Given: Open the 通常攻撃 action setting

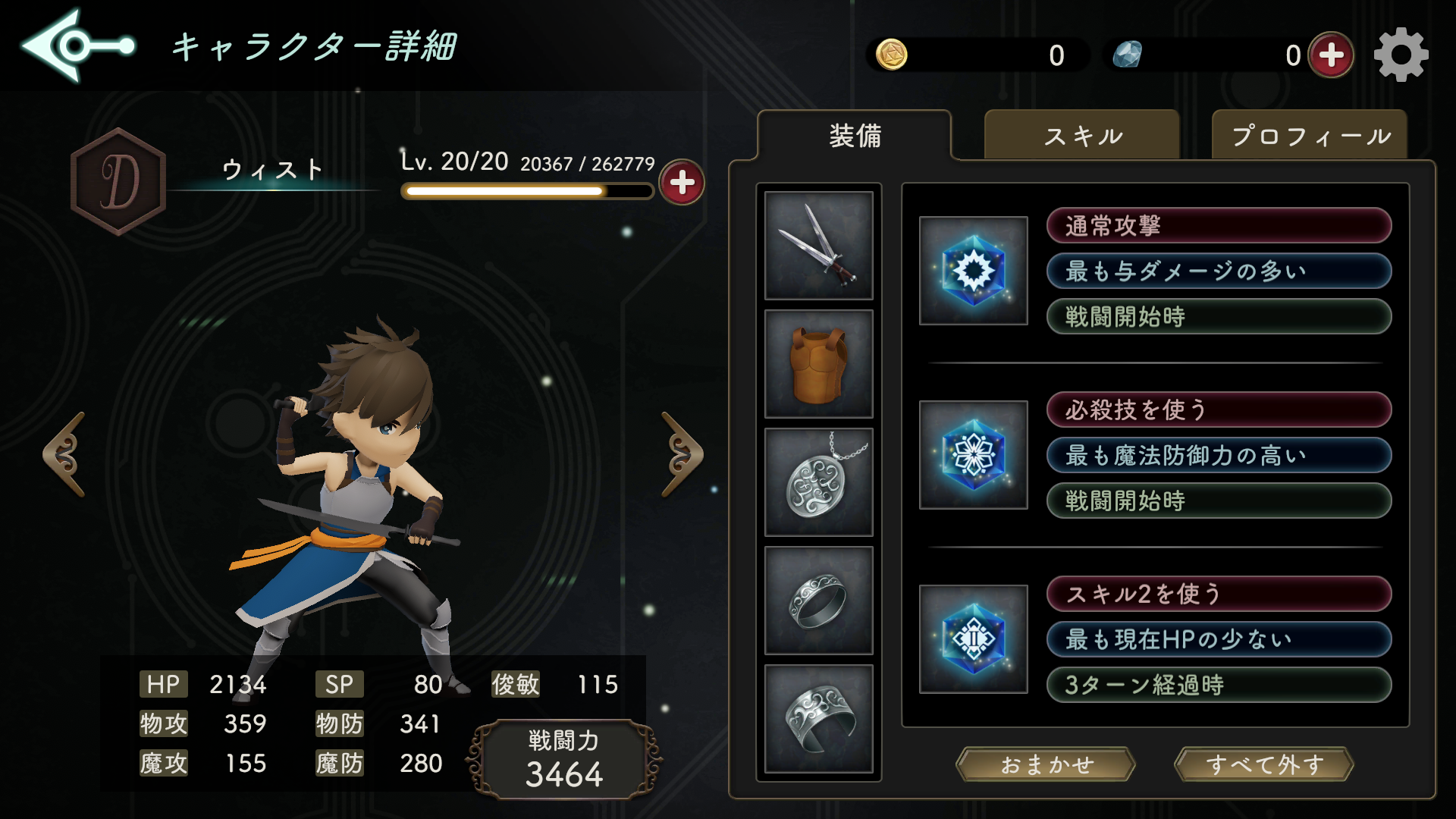Looking at the screenshot, I should click(x=1219, y=226).
